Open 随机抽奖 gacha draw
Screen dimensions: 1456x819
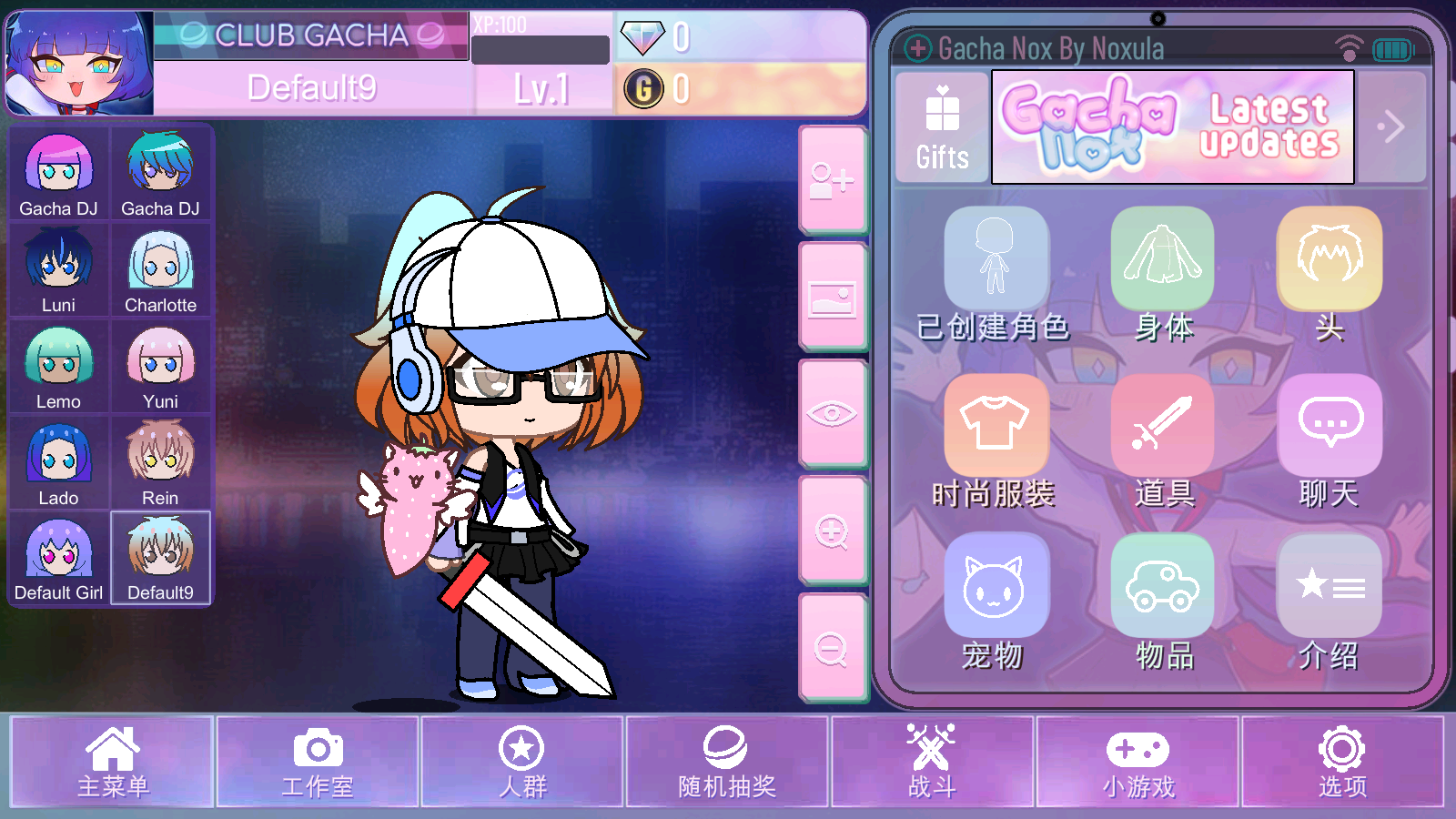[726, 762]
